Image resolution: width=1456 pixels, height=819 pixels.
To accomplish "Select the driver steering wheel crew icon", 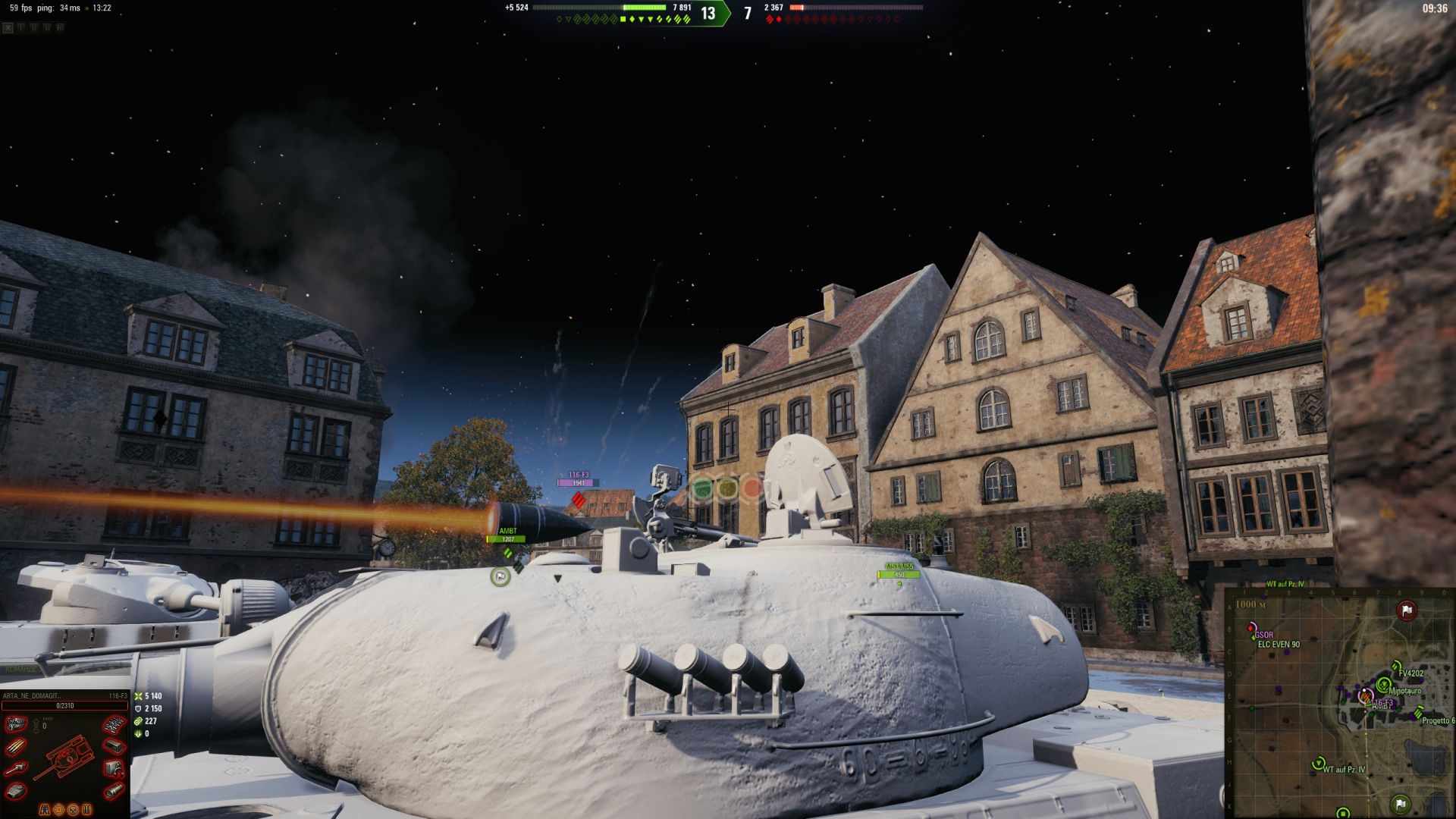I will pos(73,809).
